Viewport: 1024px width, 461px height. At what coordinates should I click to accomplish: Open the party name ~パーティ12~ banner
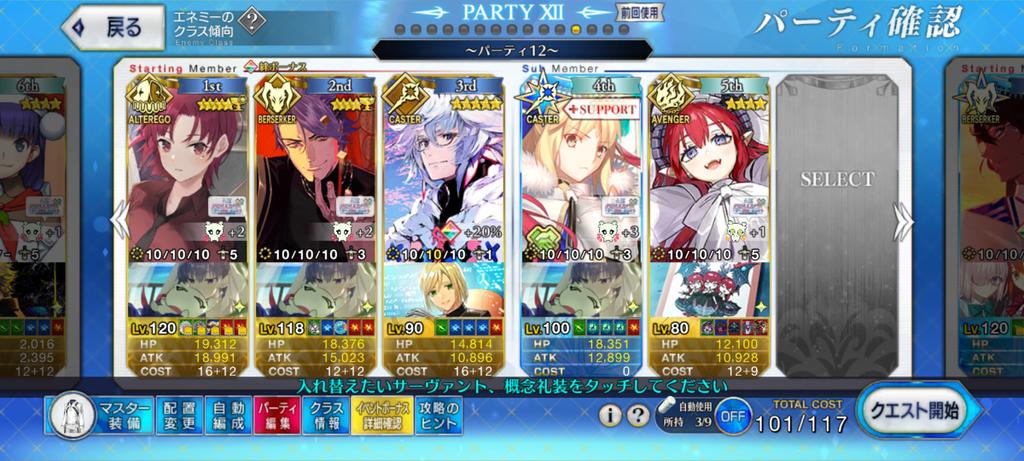510,49
